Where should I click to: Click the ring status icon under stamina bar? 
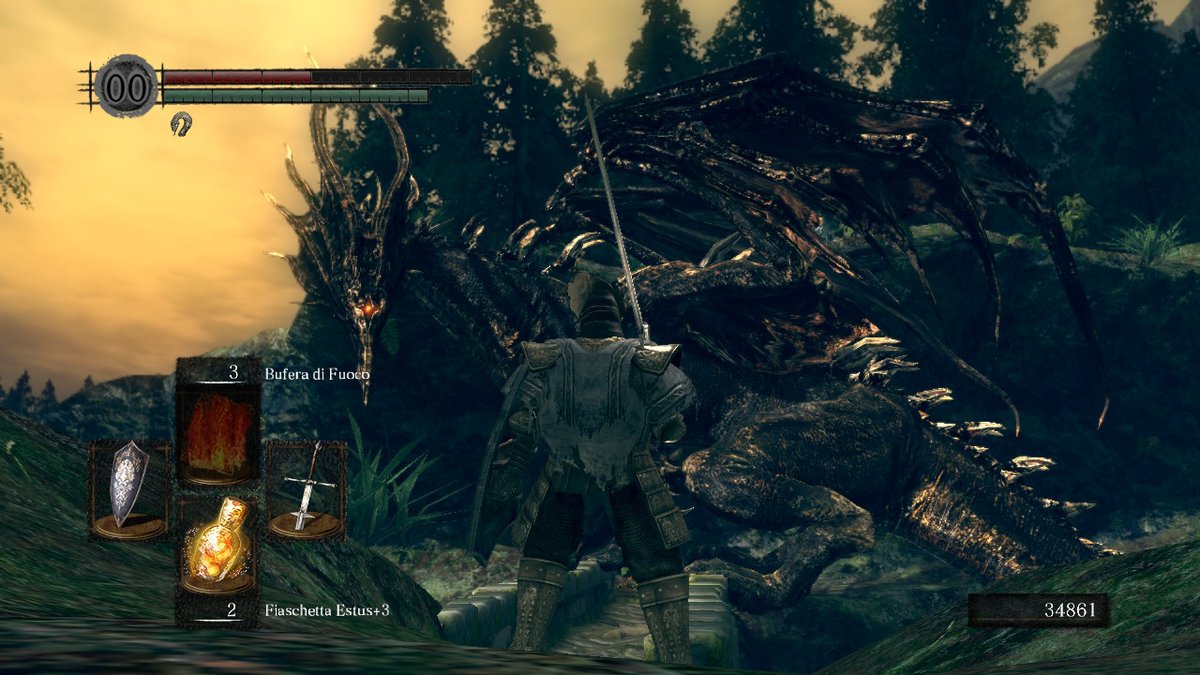(x=181, y=123)
